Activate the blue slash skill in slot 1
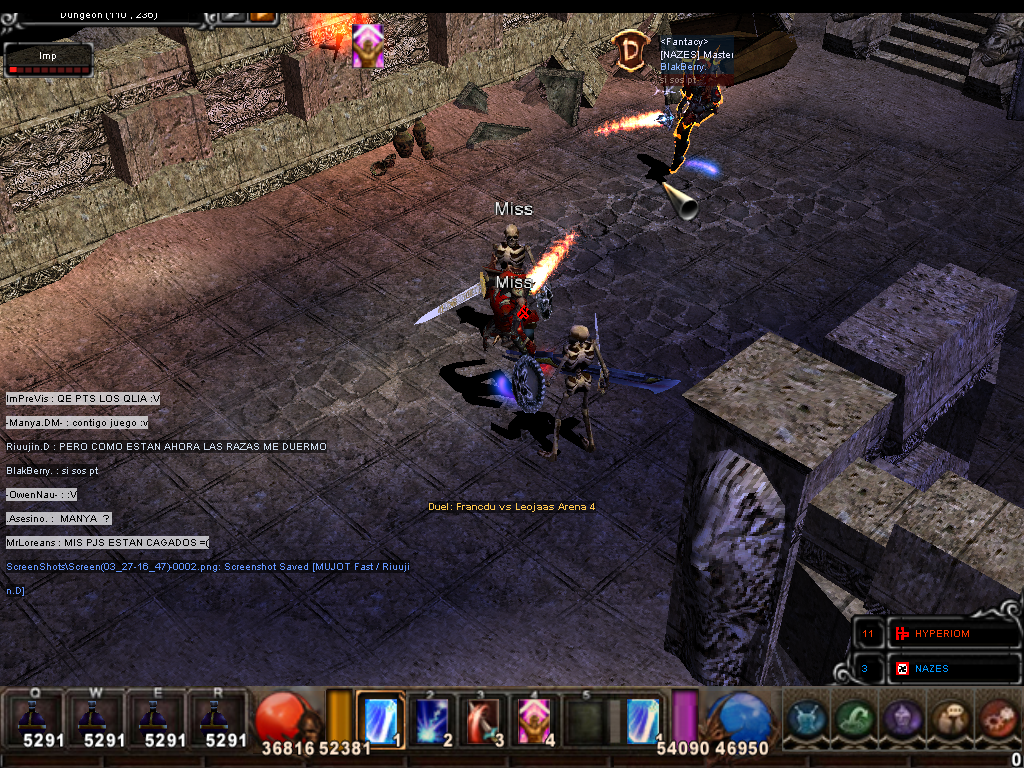This screenshot has width=1024, height=768. [x=381, y=719]
